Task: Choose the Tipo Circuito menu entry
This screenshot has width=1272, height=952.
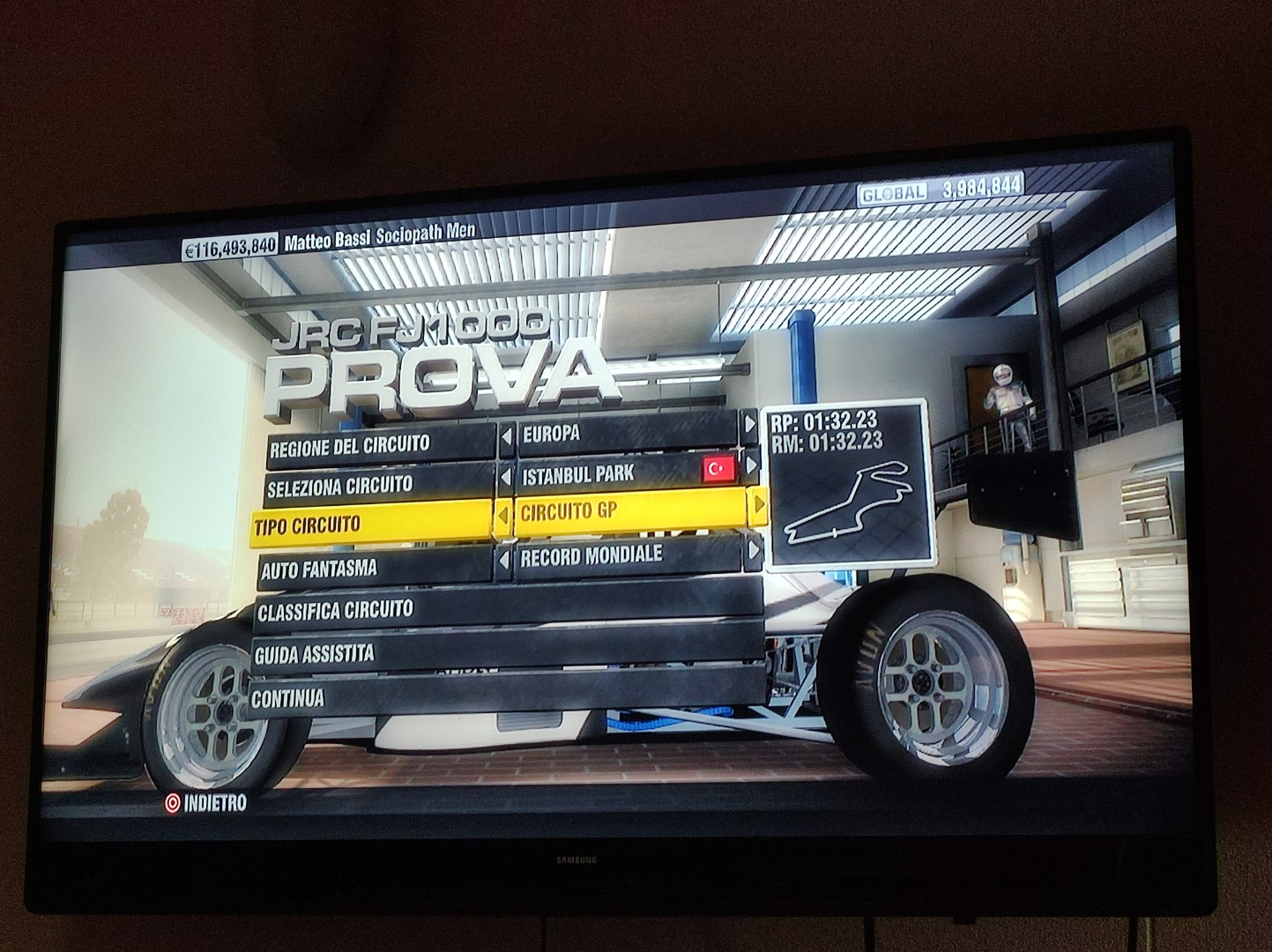Action: (x=372, y=526)
